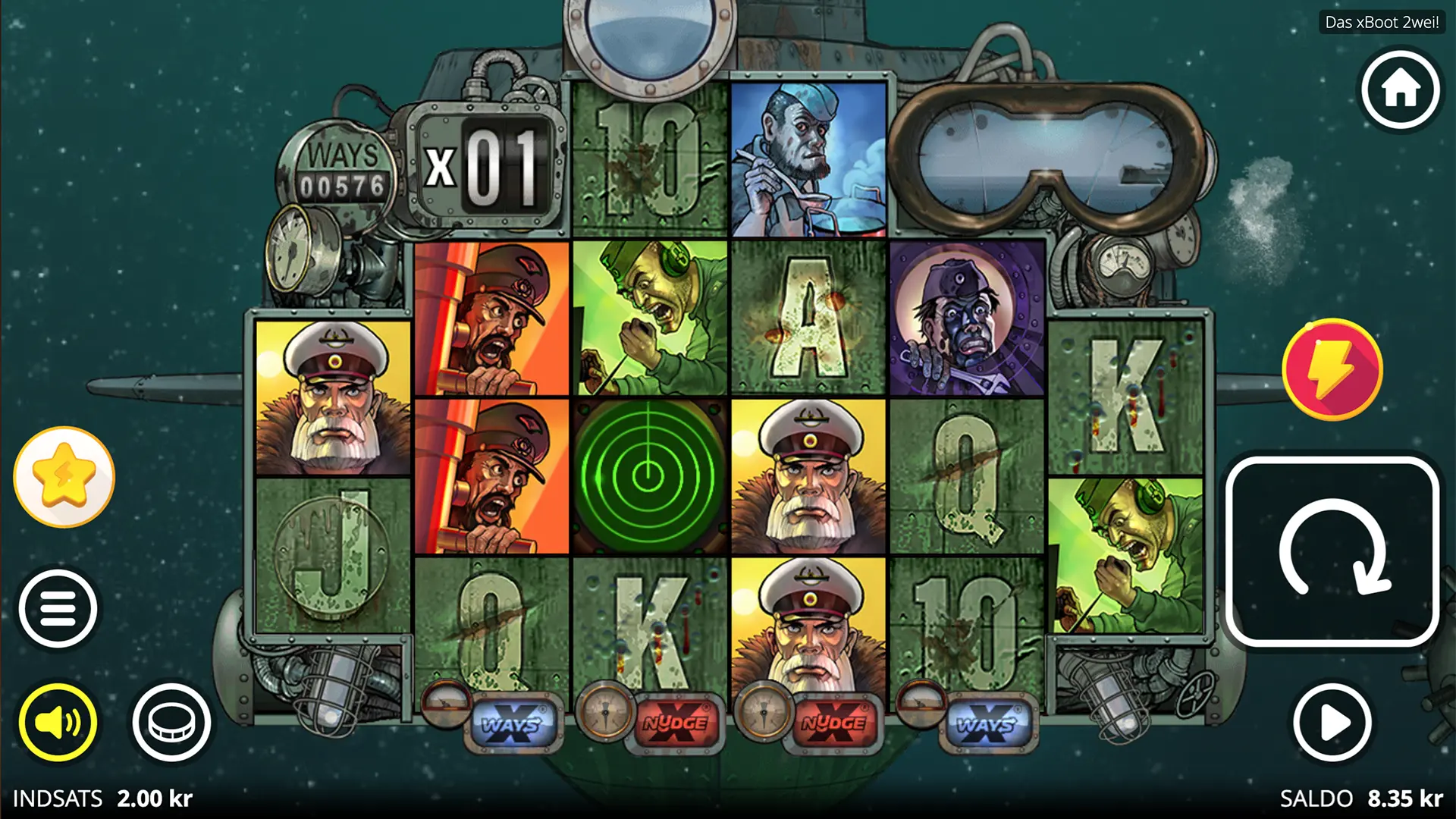Open the star bonus feature buy

point(64,478)
